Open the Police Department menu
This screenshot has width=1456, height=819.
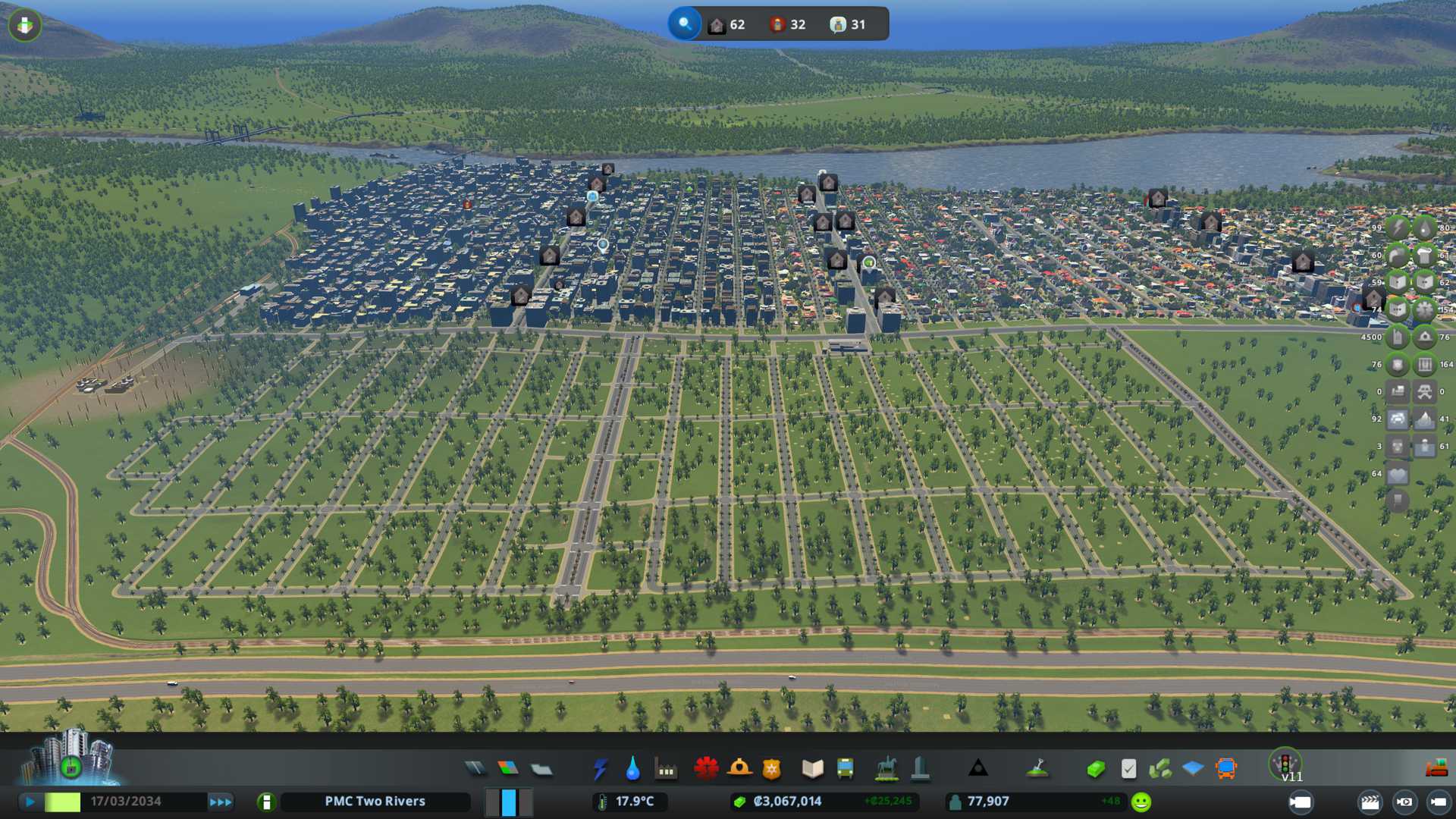pyautogui.click(x=771, y=769)
